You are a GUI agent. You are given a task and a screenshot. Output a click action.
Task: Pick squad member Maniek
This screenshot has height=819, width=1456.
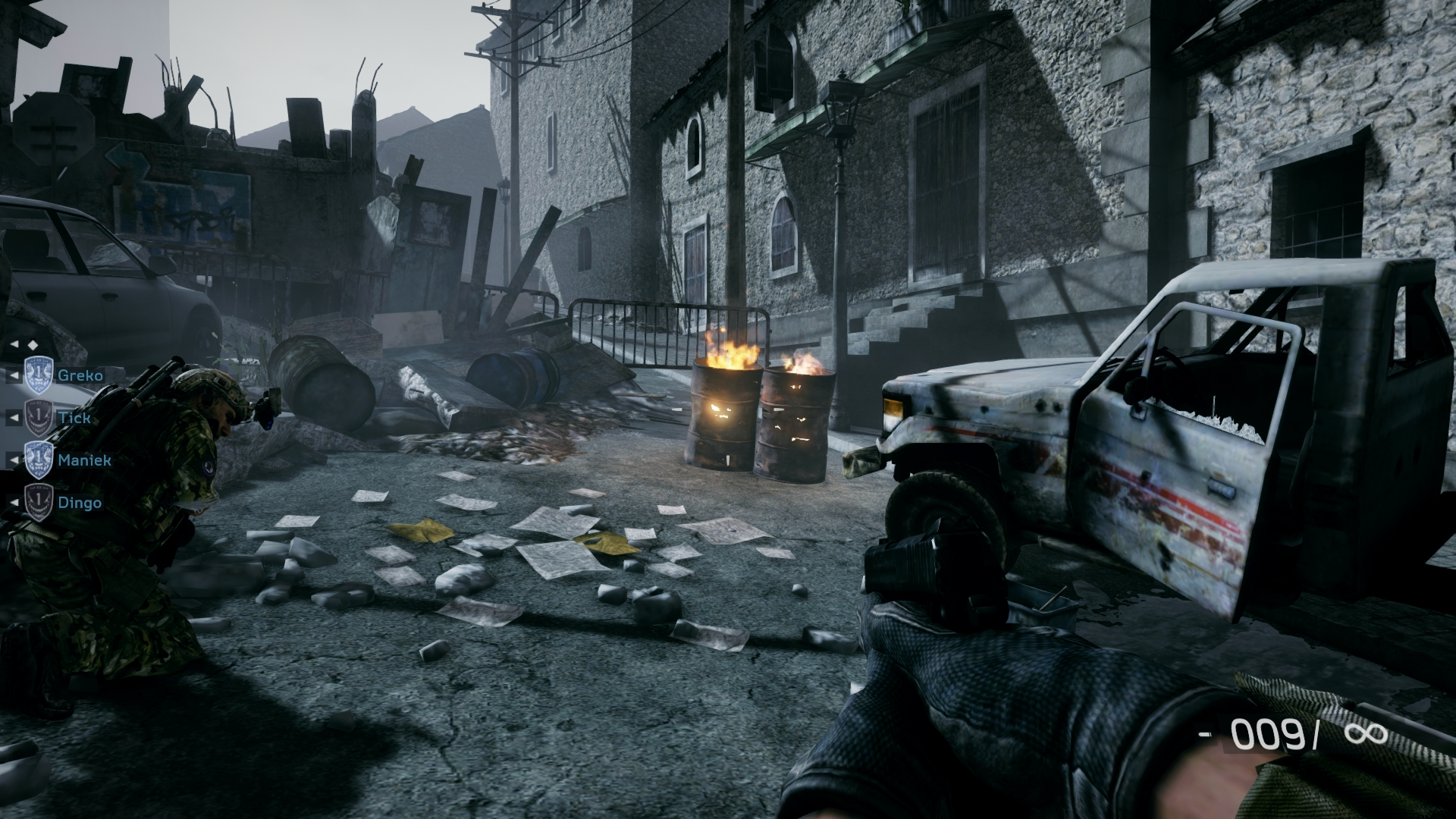(83, 460)
